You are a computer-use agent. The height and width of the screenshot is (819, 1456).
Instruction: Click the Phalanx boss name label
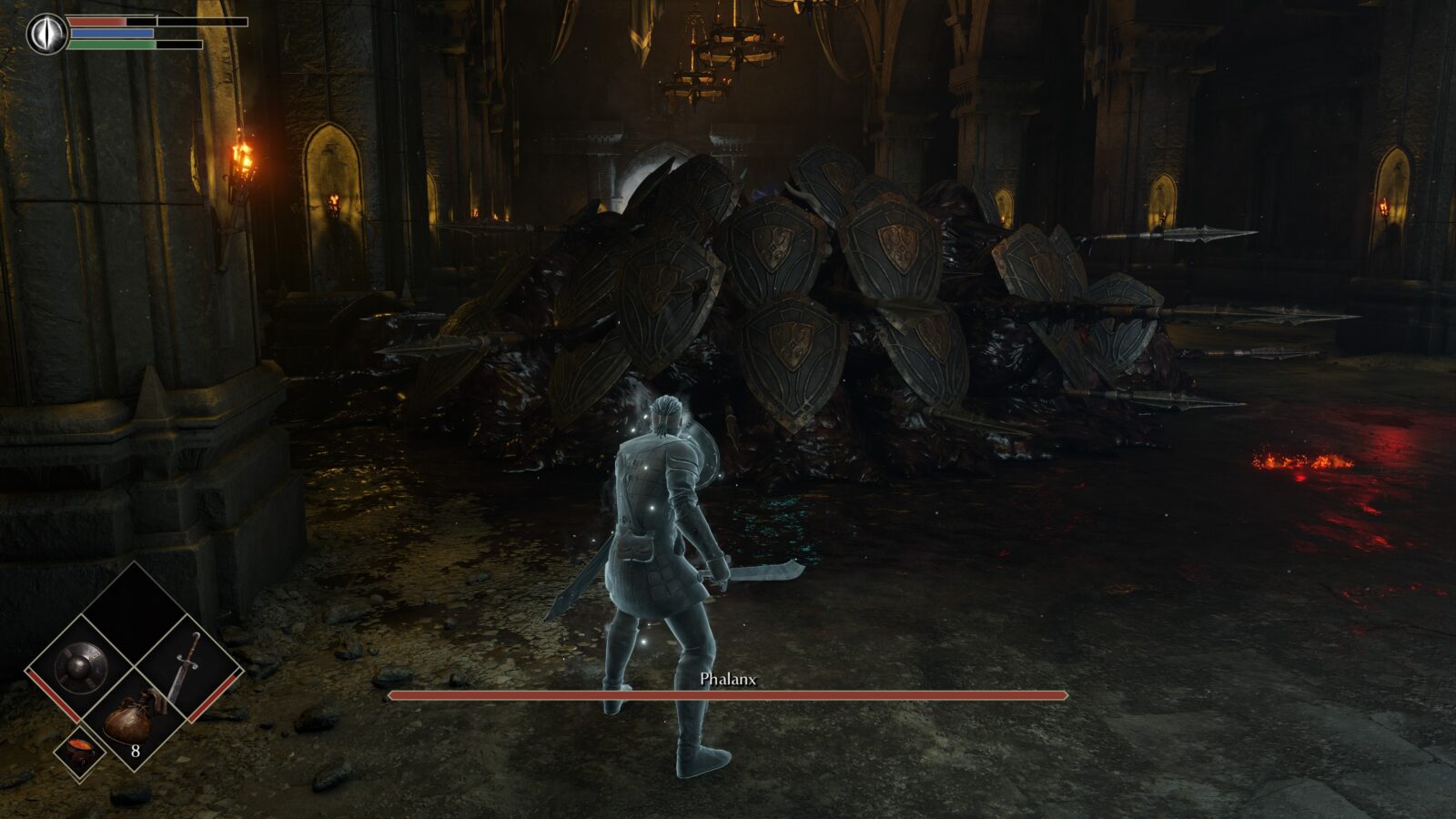[x=728, y=678]
